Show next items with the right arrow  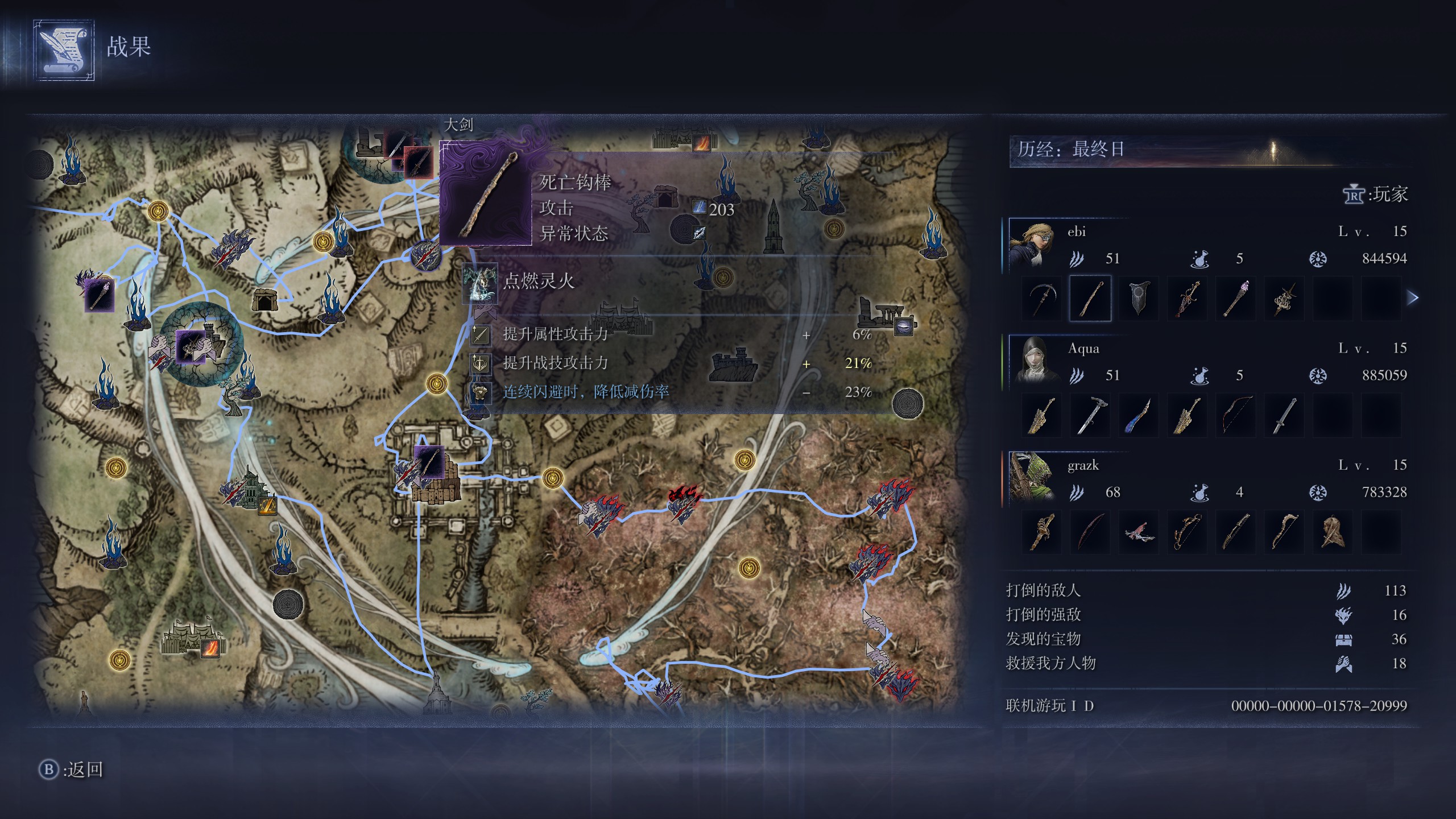(x=1413, y=297)
